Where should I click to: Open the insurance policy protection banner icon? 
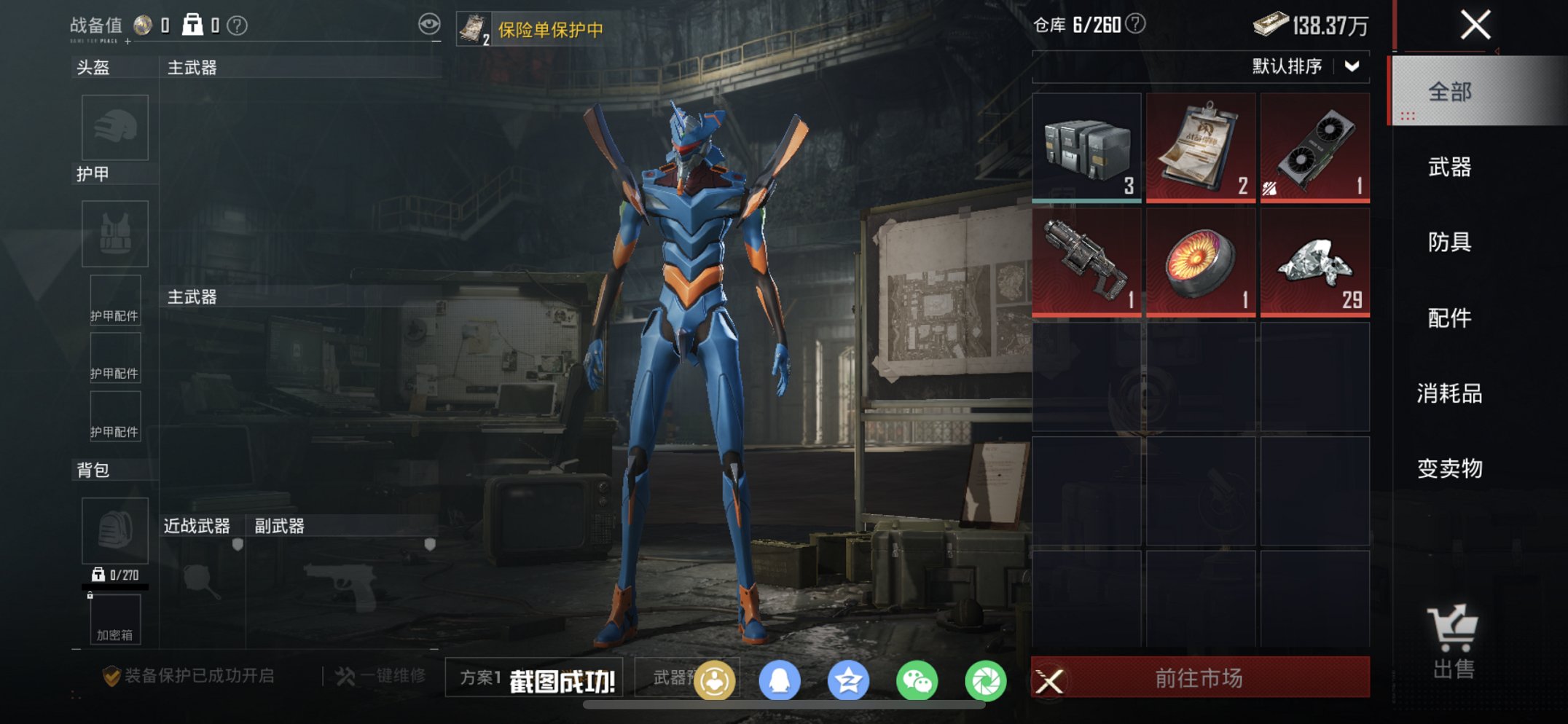click(474, 29)
